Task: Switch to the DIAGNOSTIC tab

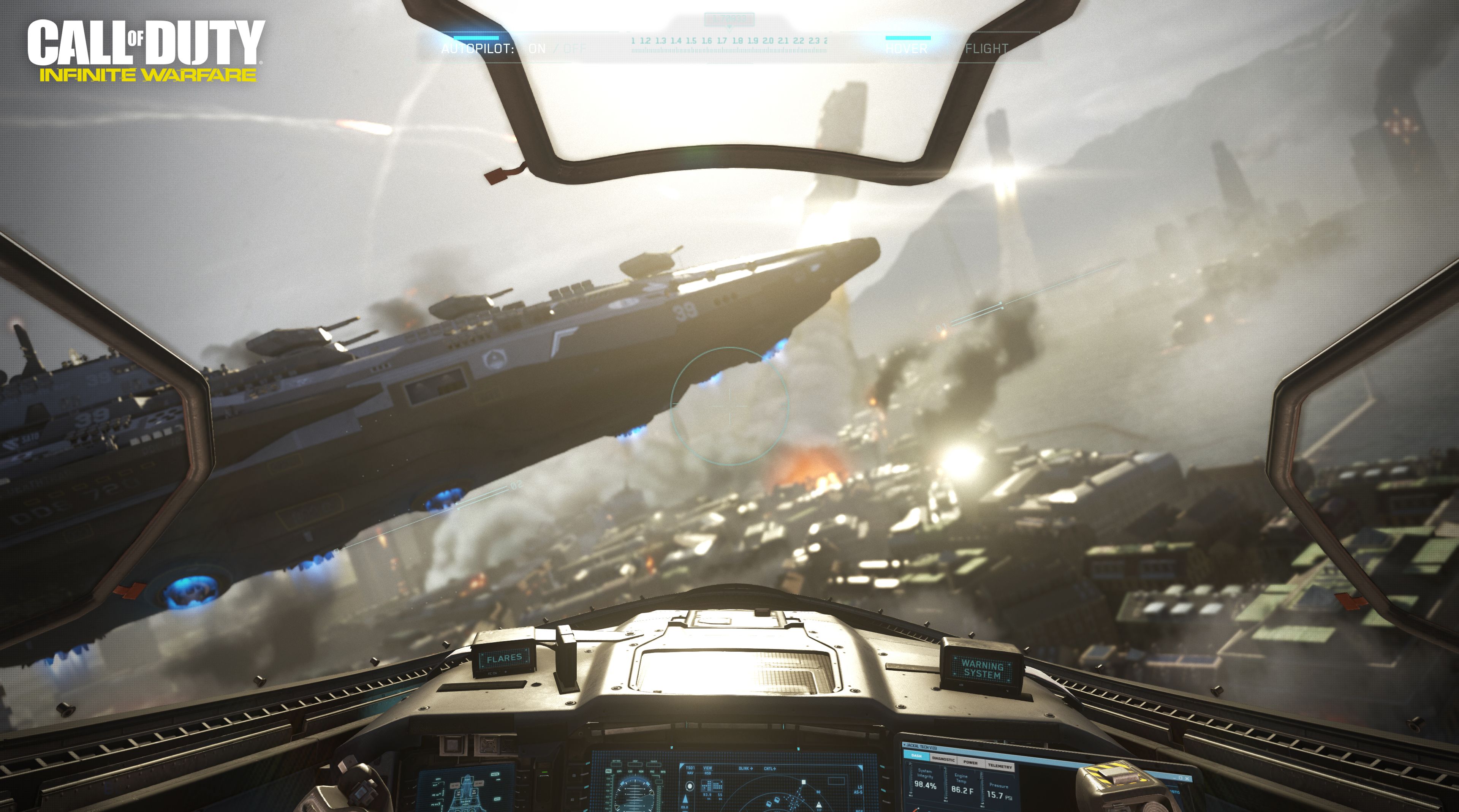Action: pyautogui.click(x=943, y=760)
